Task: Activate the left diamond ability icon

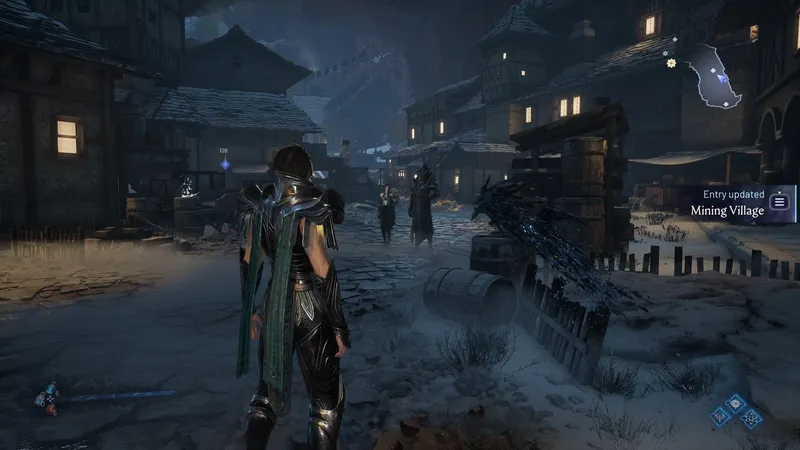Action: pyautogui.click(x=720, y=415)
